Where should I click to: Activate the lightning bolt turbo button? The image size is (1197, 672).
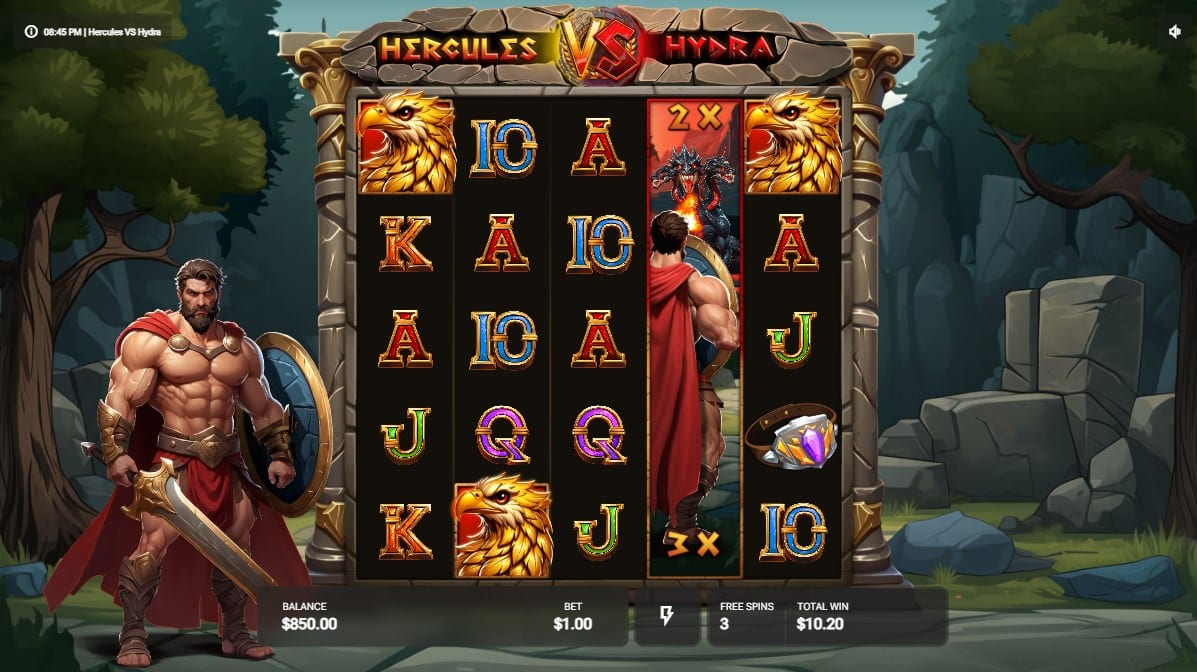(x=666, y=615)
